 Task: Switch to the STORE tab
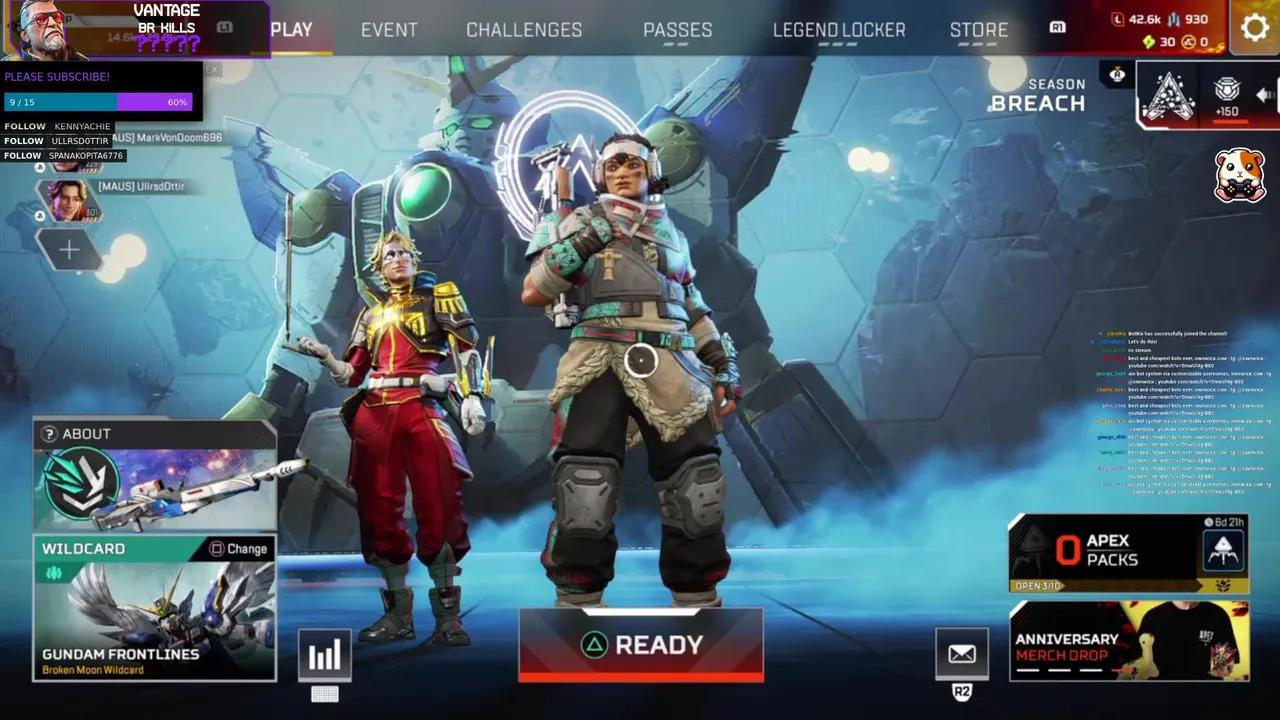(x=978, y=30)
